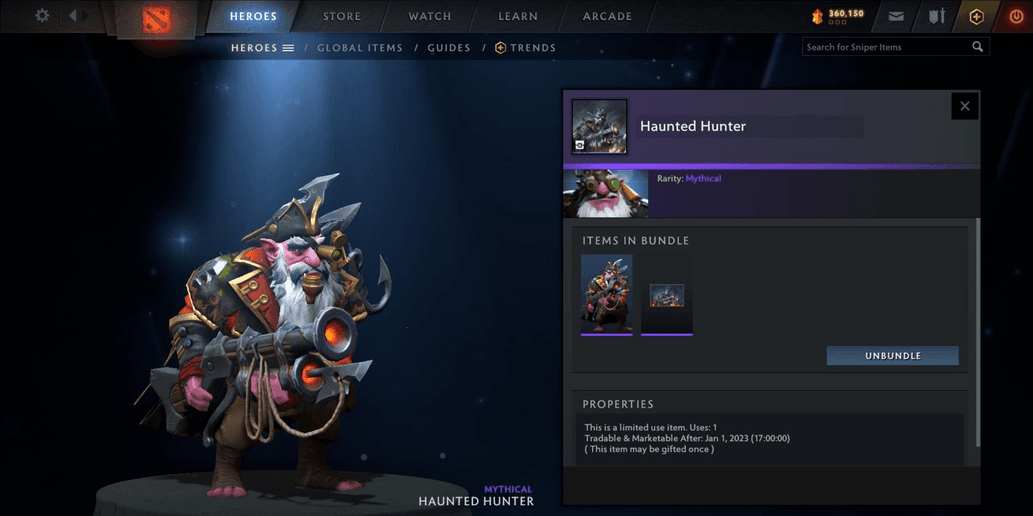This screenshot has width=1033, height=516.
Task: Open the Dota Plus gold hexagon icon
Action: click(x=976, y=16)
